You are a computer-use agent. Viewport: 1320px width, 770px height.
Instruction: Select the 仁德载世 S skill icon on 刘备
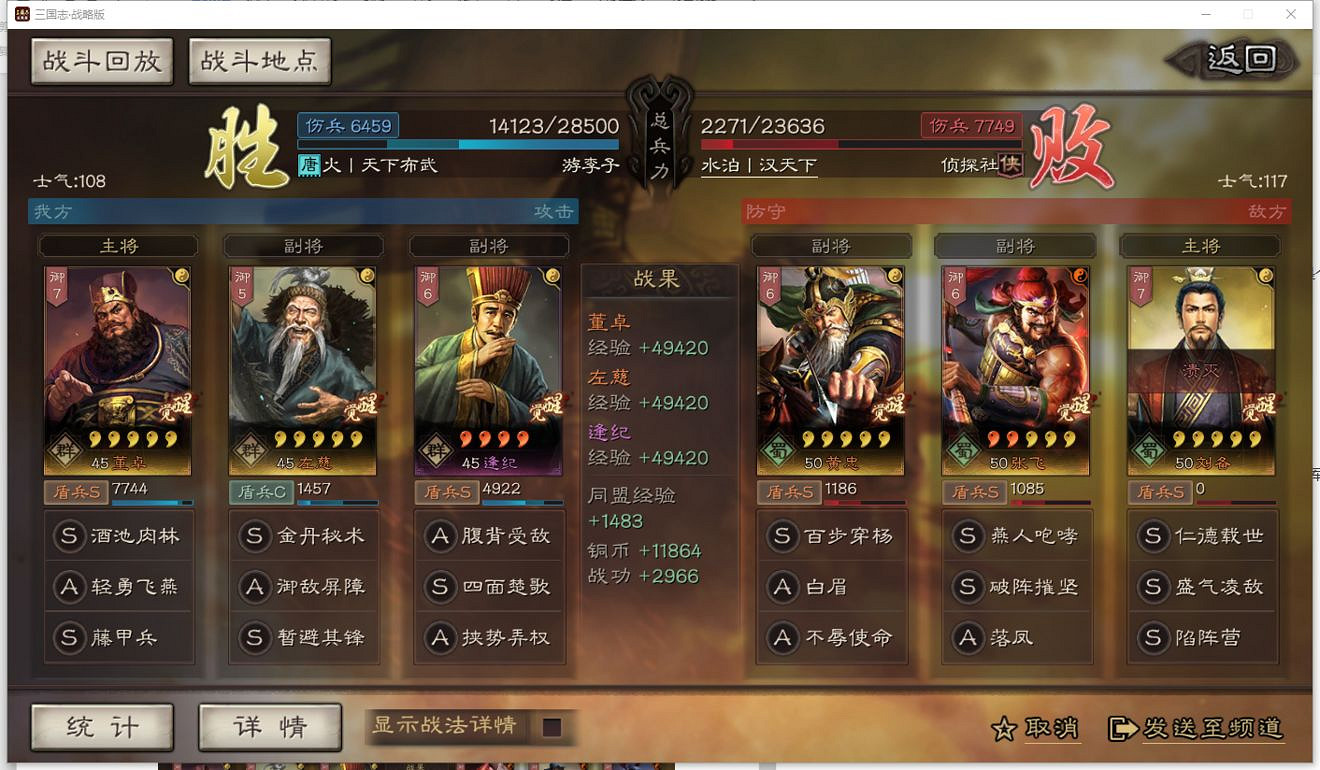[1154, 535]
